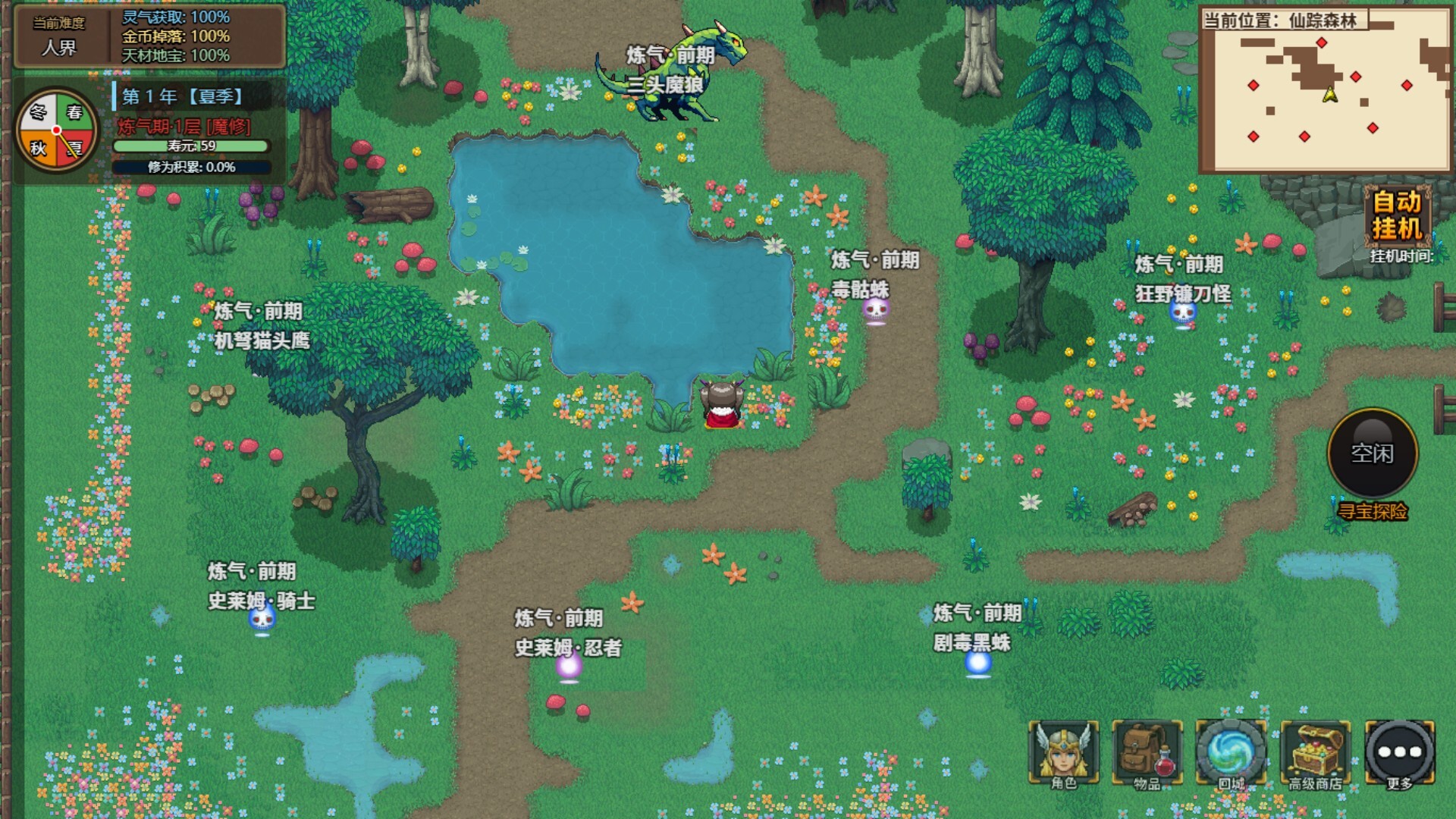Select the 史莱姆·骑士 enemy marker
This screenshot has width=1456, height=819.
click(x=262, y=620)
